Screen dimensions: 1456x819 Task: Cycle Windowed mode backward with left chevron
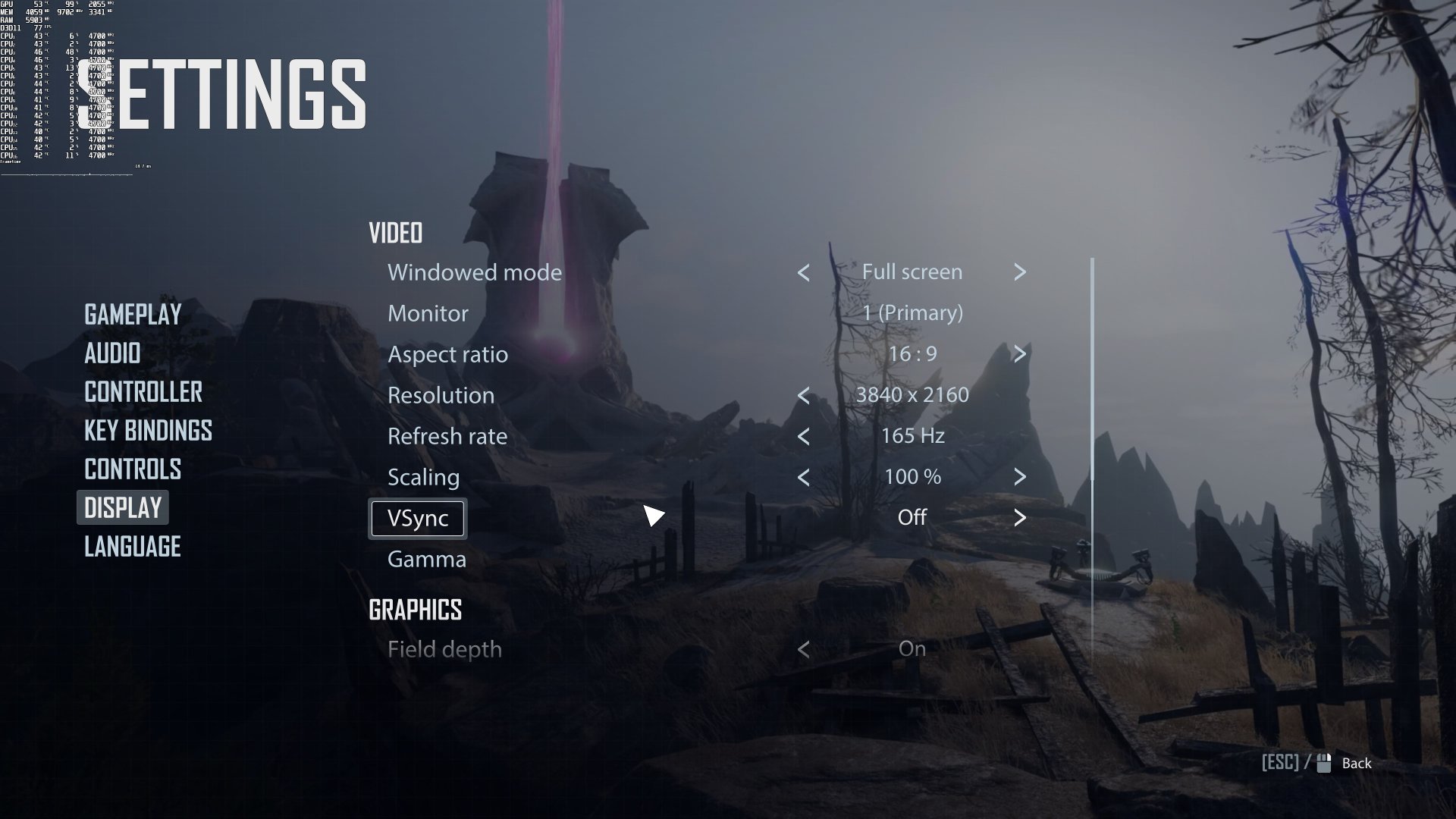click(x=803, y=272)
